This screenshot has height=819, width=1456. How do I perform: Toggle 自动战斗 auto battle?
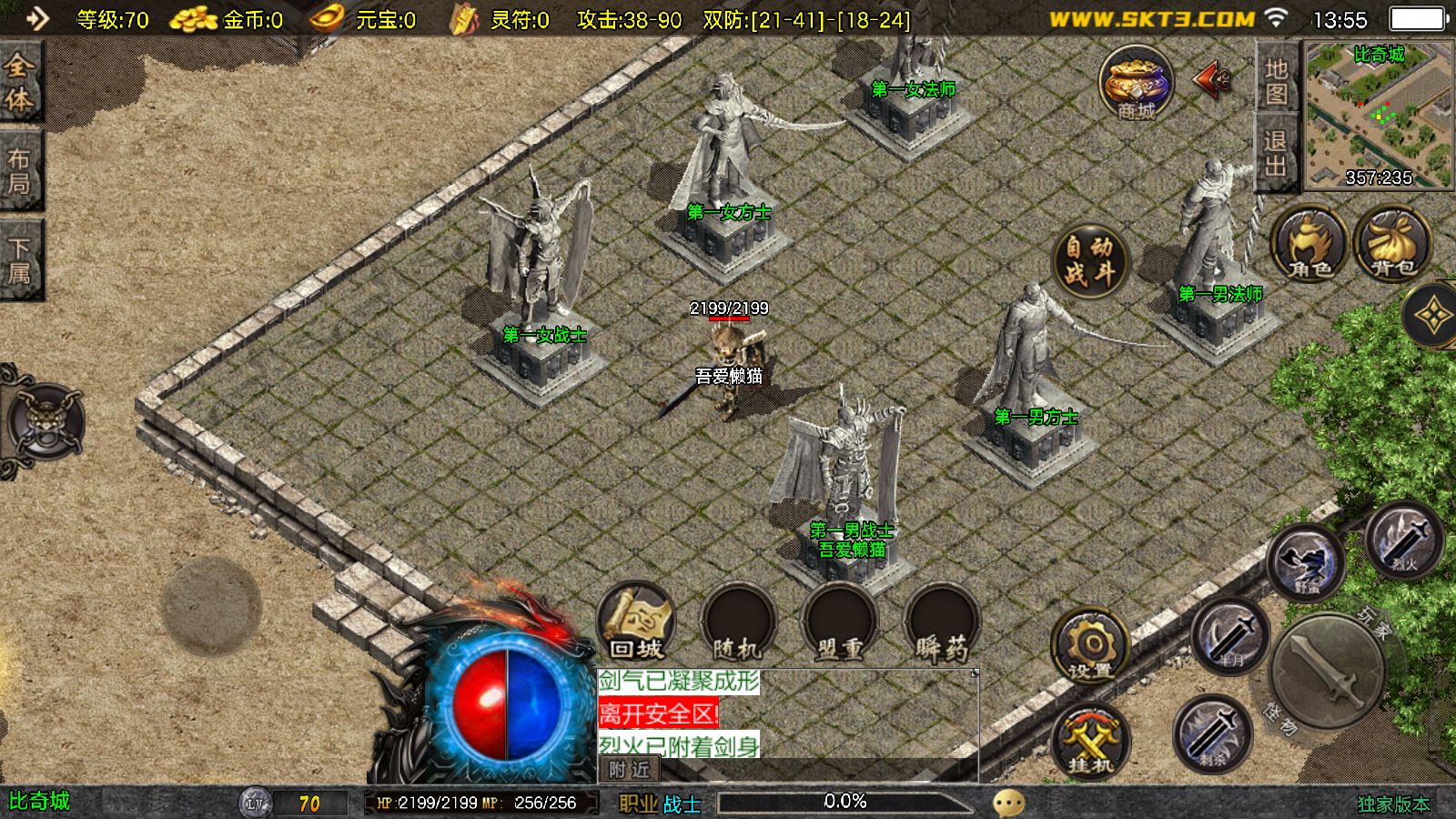[1090, 259]
